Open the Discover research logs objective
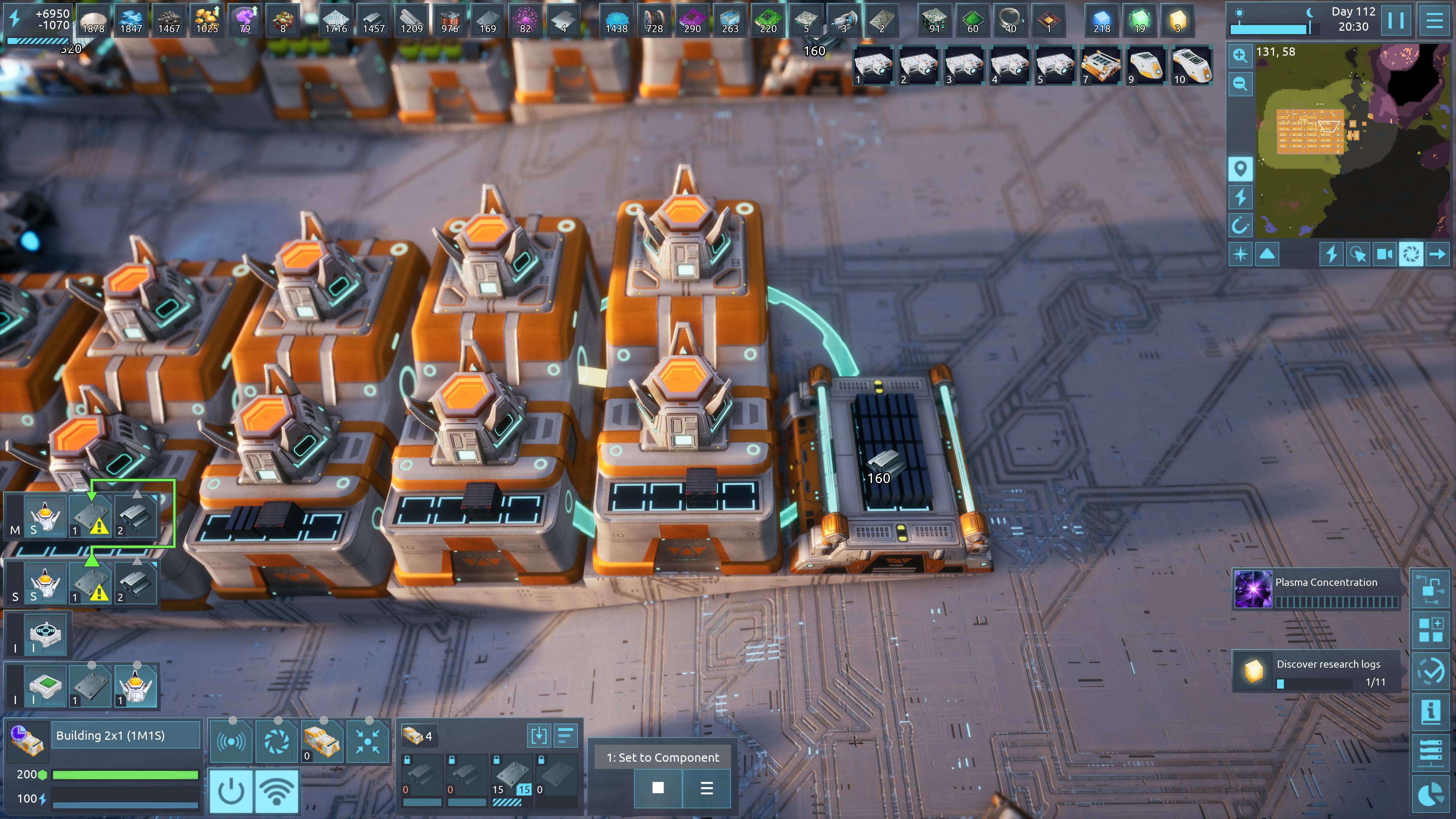 click(x=1316, y=671)
